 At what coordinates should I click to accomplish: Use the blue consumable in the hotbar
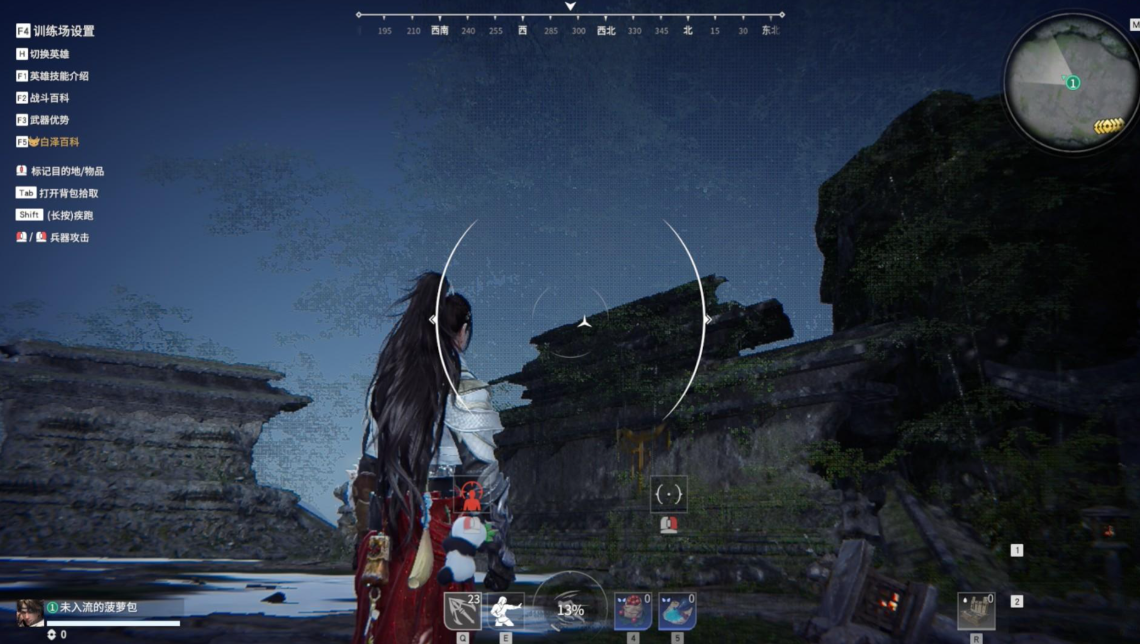(x=677, y=611)
